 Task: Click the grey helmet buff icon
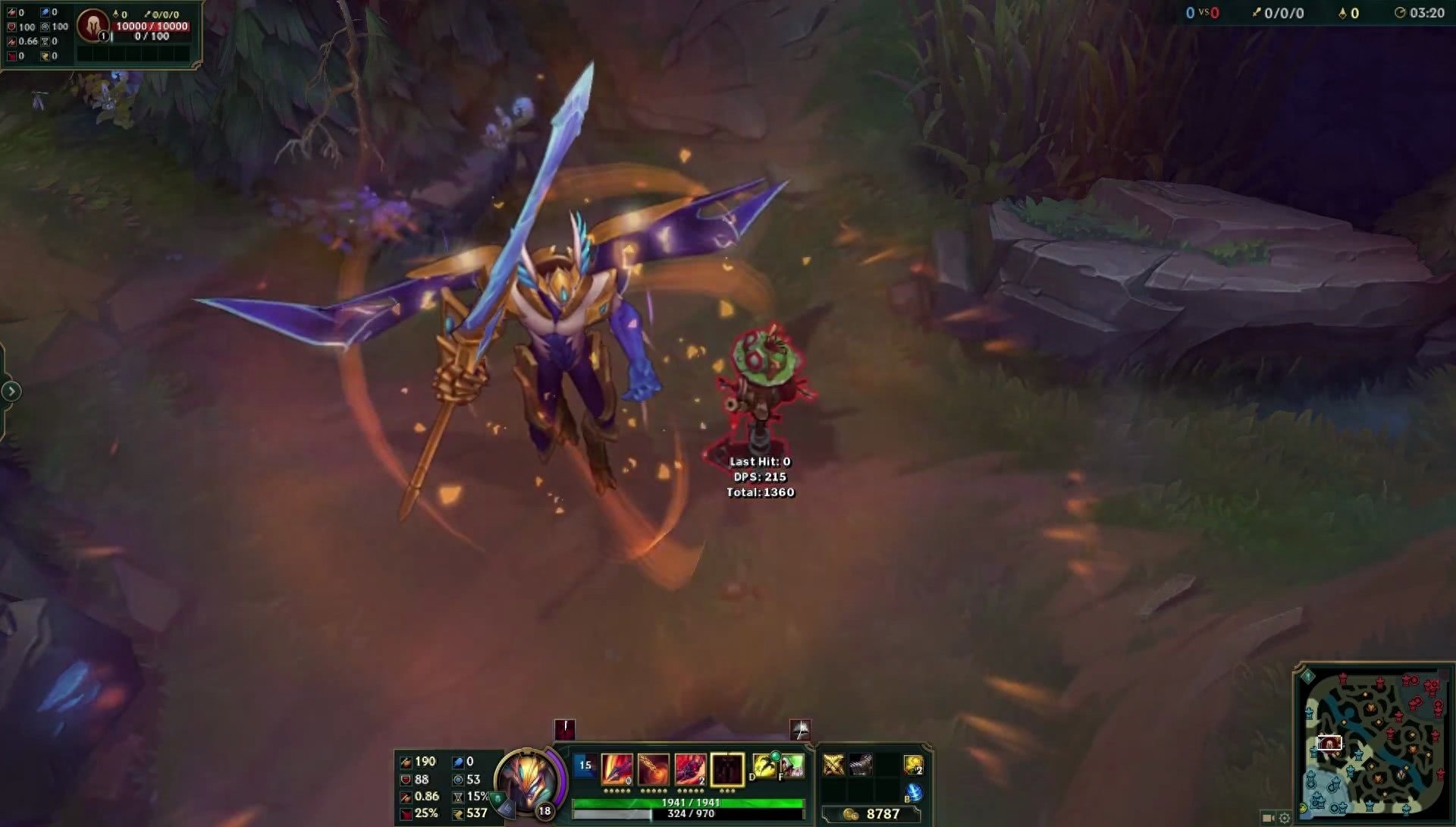point(800,729)
